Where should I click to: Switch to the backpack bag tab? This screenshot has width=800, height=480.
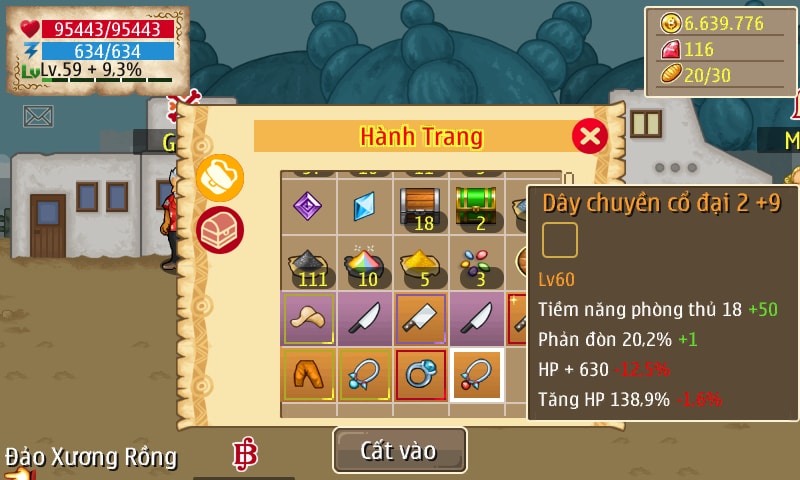[x=219, y=178]
